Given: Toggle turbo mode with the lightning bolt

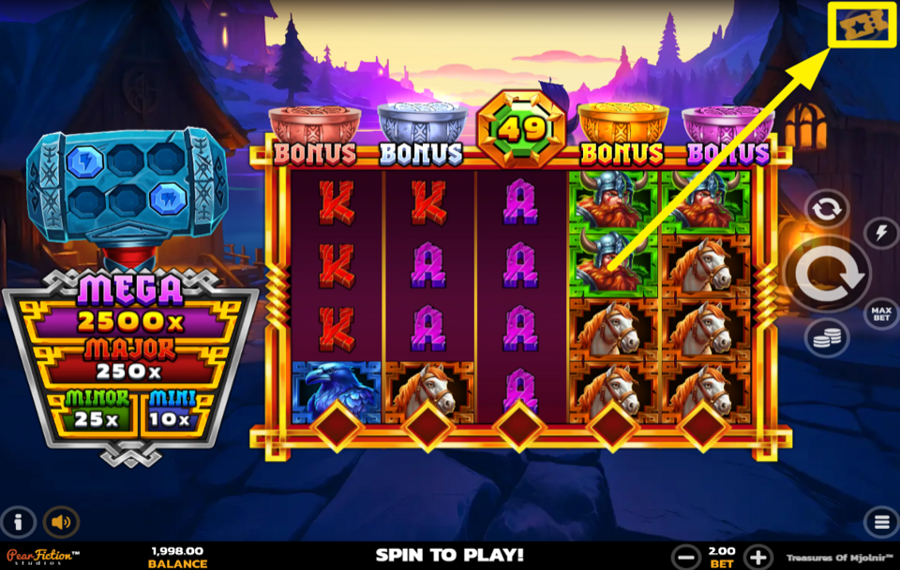Looking at the screenshot, I should point(881,233).
